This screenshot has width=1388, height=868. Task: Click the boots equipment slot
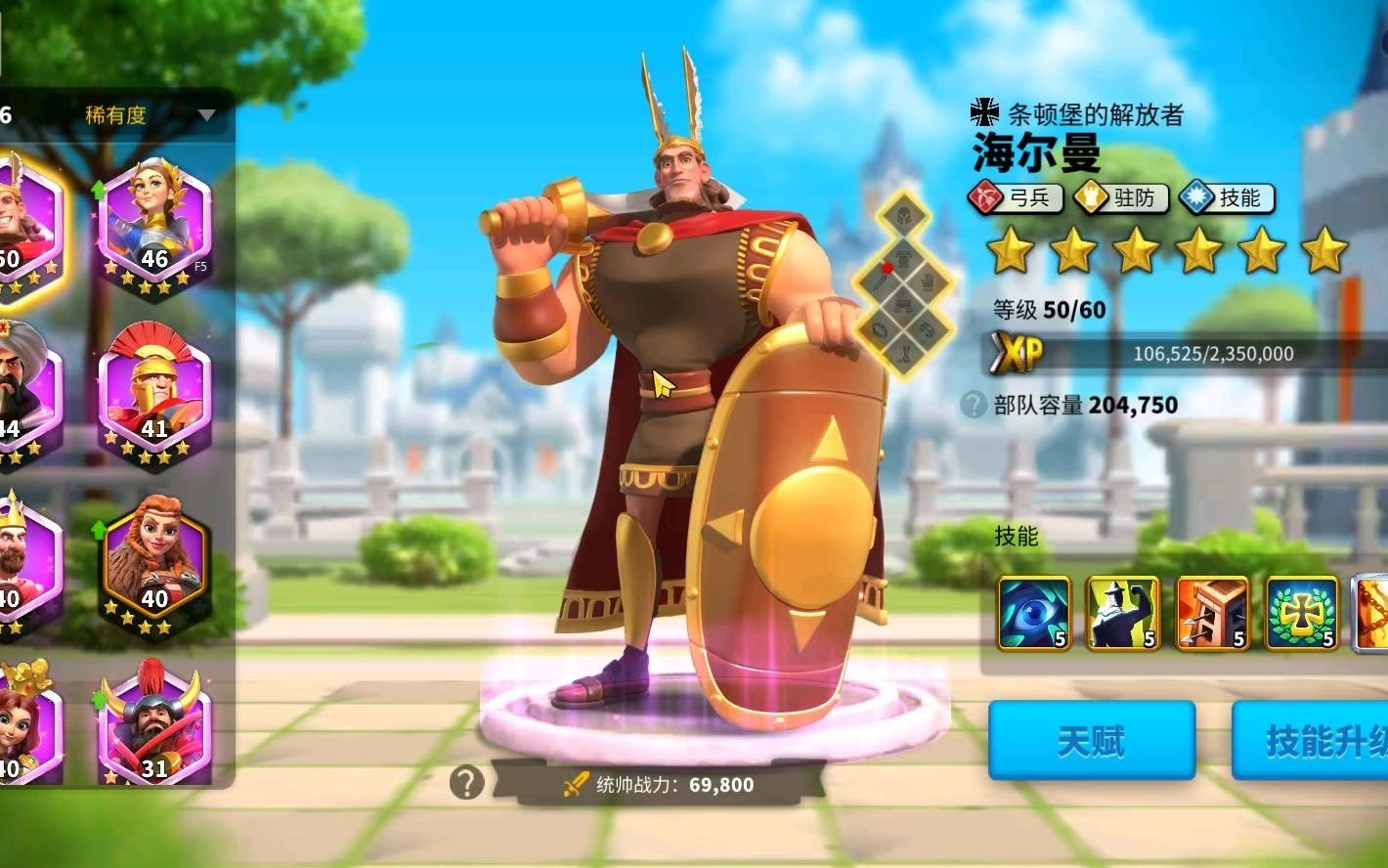coord(905,352)
